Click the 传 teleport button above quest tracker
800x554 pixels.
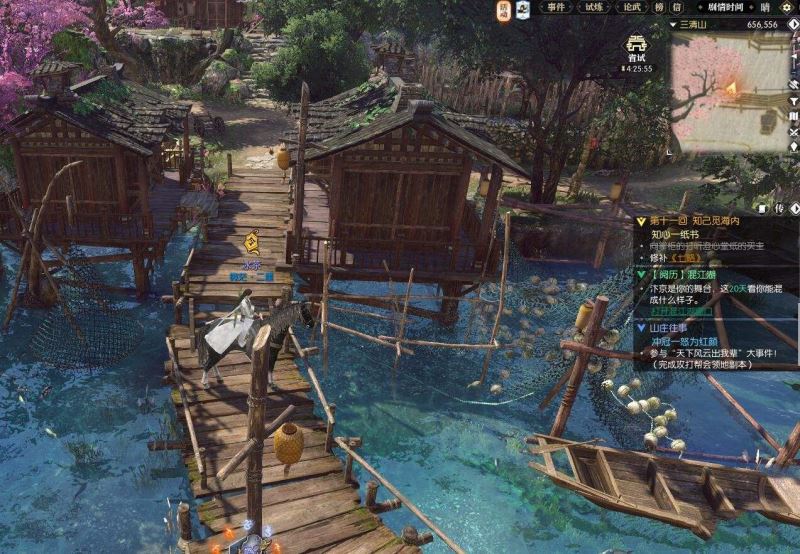777,208
